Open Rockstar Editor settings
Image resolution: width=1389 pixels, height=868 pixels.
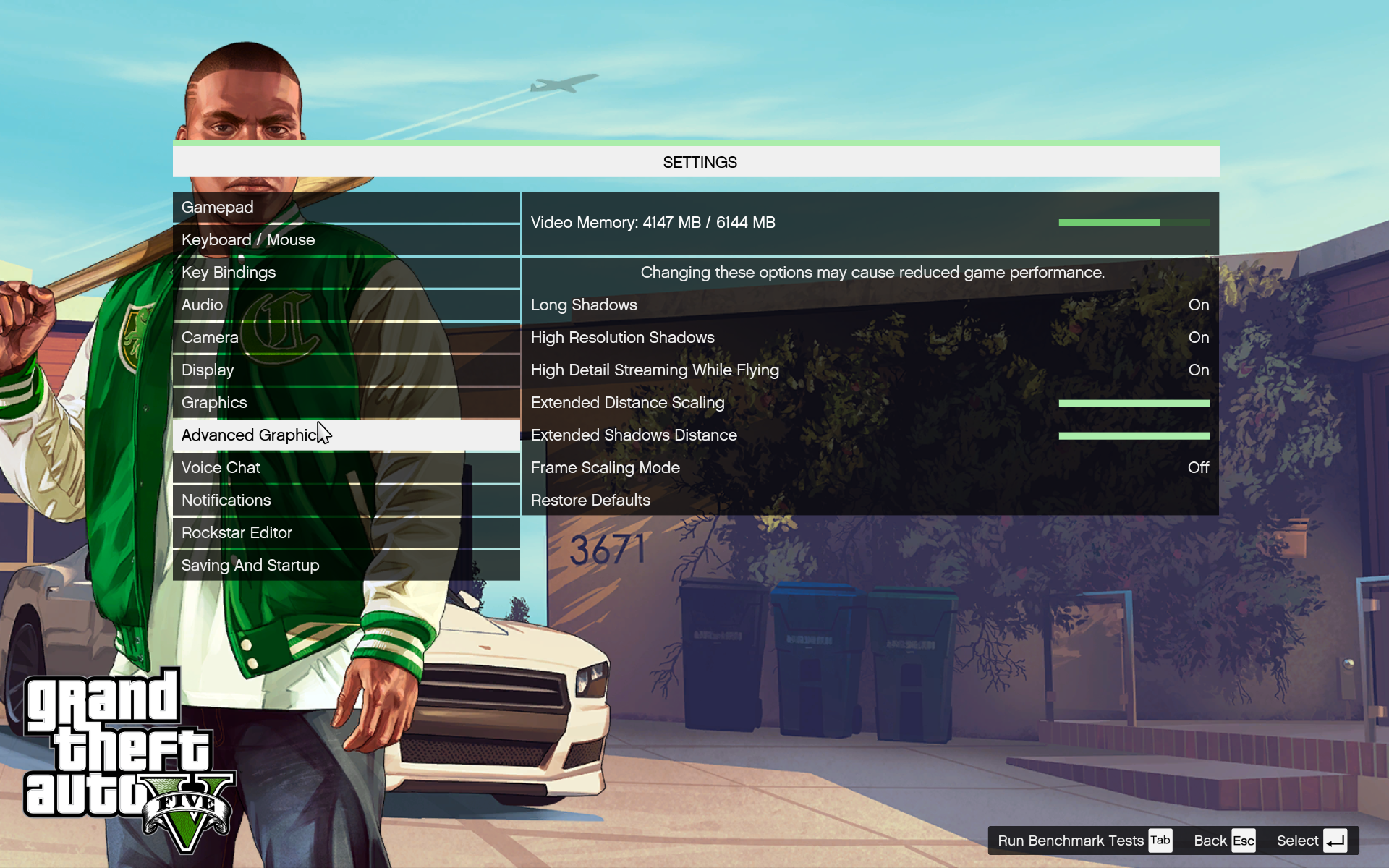[x=346, y=533]
